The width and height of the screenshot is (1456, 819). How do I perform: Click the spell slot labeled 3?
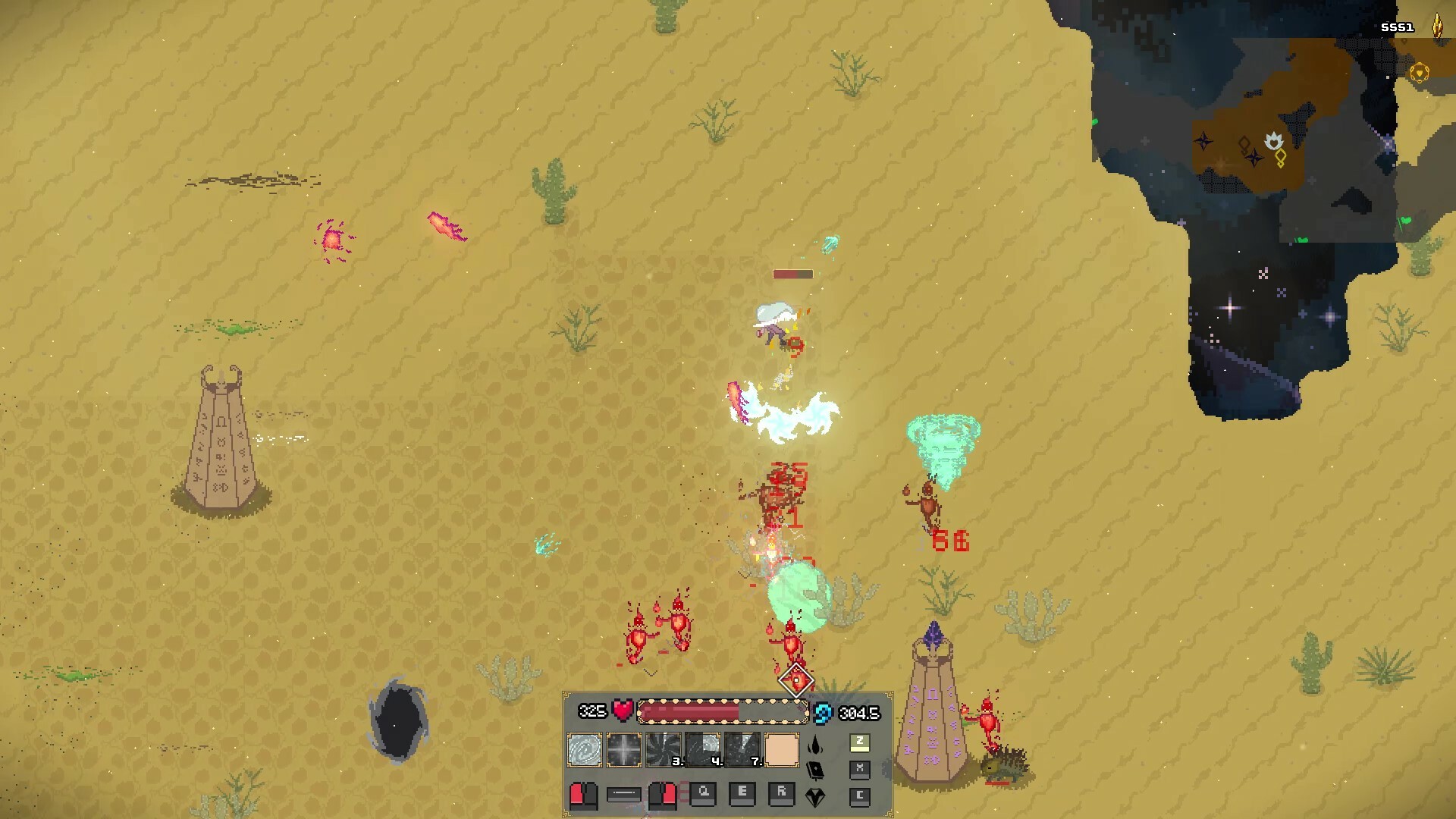[x=663, y=750]
